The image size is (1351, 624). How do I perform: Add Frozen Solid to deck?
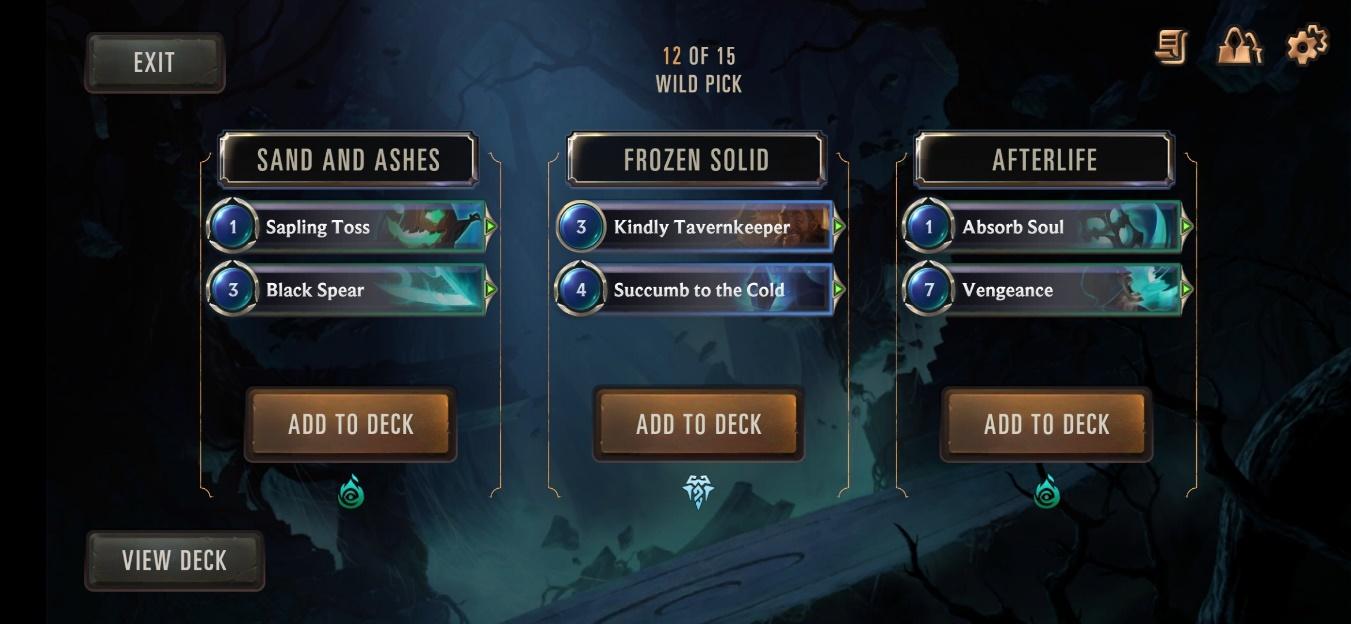tap(698, 424)
